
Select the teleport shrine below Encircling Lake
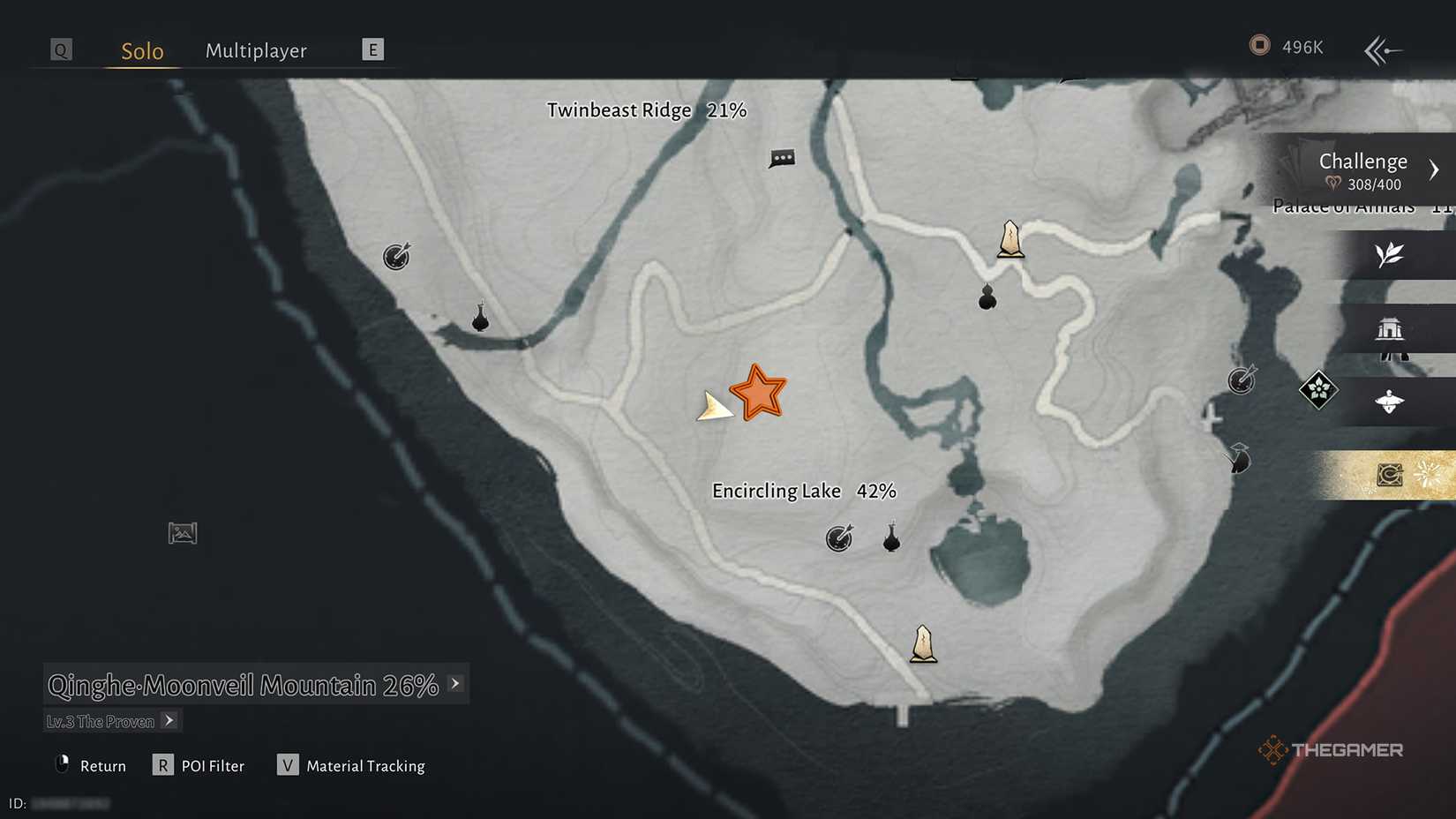pos(922,645)
